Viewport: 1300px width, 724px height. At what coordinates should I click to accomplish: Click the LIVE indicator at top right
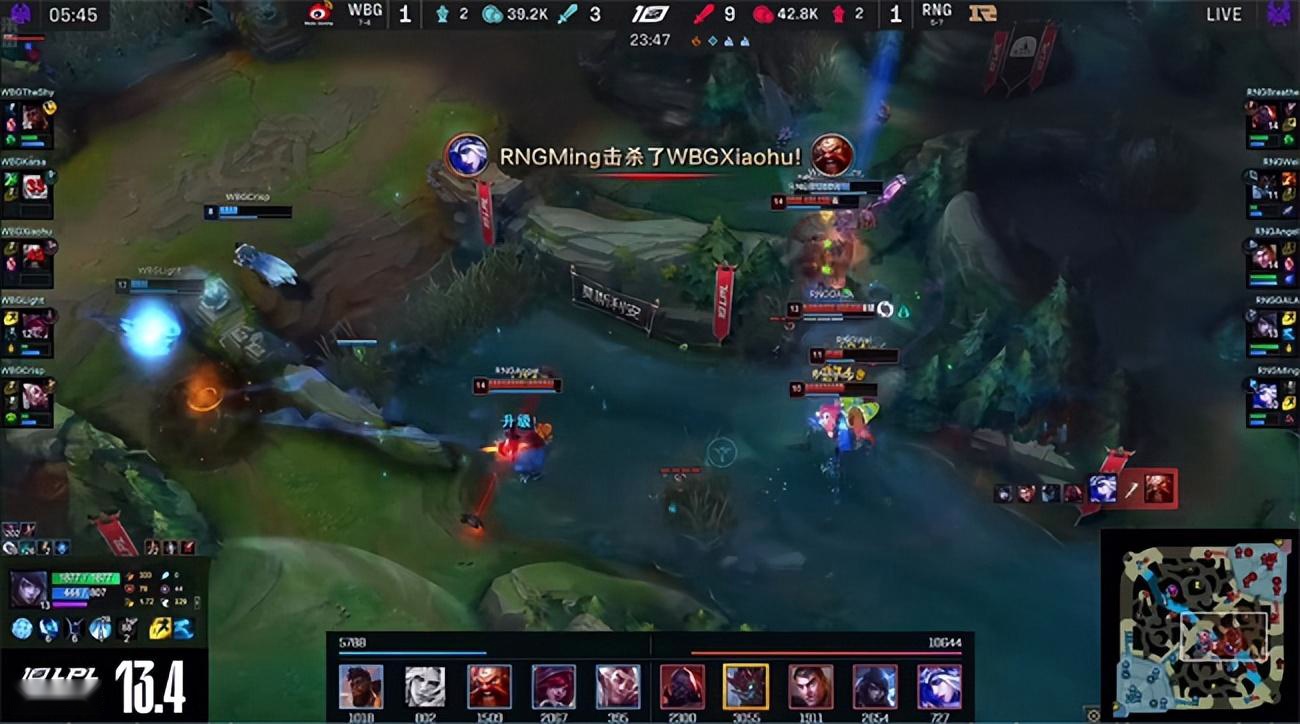(x=1222, y=15)
